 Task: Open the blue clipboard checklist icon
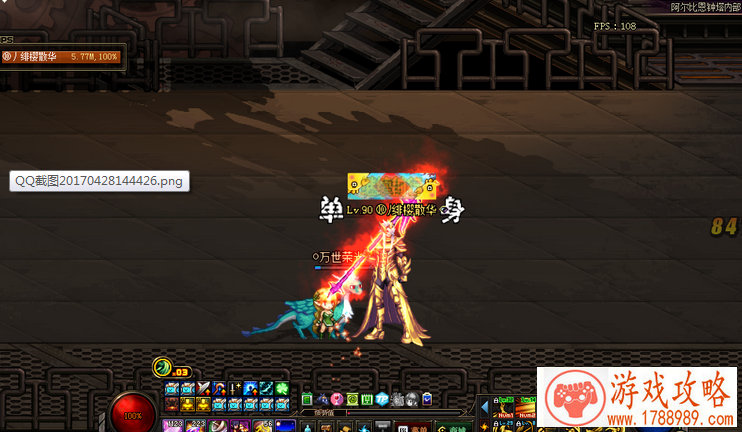pos(427,400)
